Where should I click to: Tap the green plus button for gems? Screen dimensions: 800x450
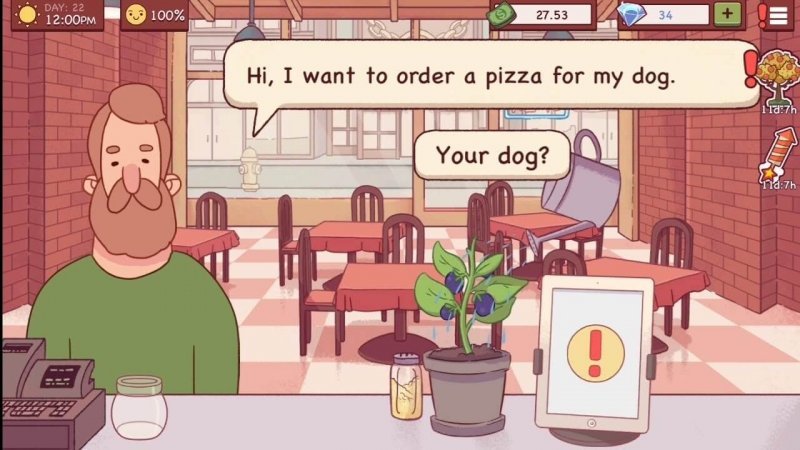tap(727, 15)
